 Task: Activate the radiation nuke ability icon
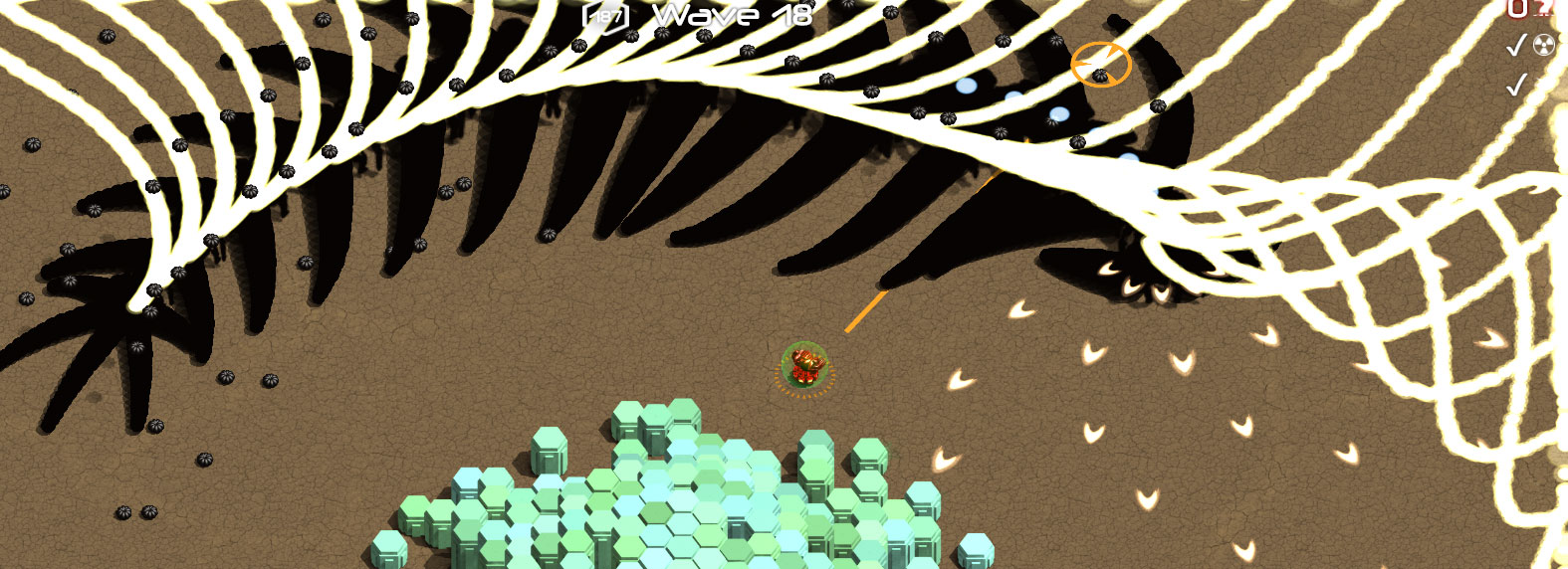click(x=1544, y=45)
